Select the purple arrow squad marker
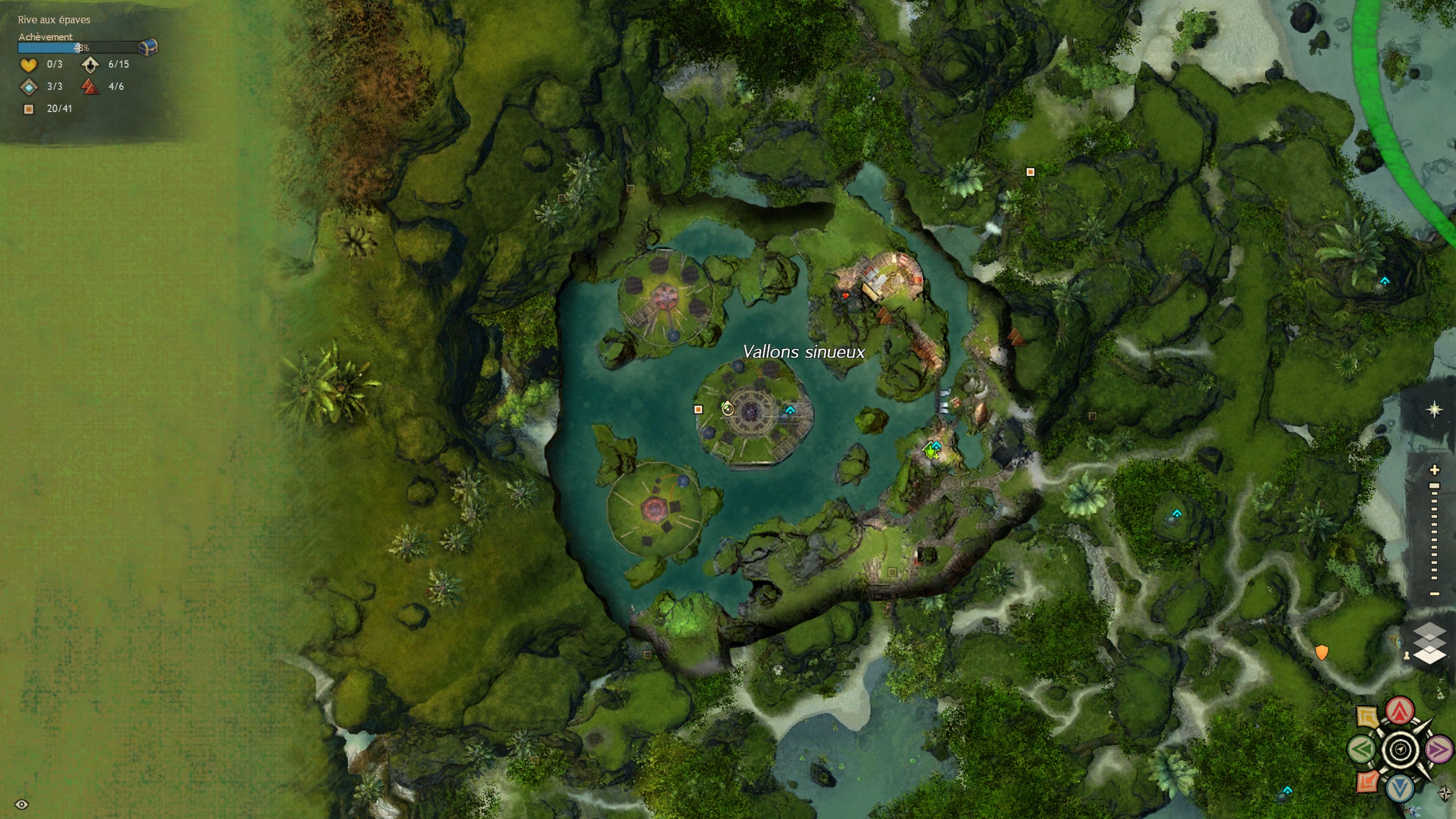1456x819 pixels. pyautogui.click(x=1439, y=749)
